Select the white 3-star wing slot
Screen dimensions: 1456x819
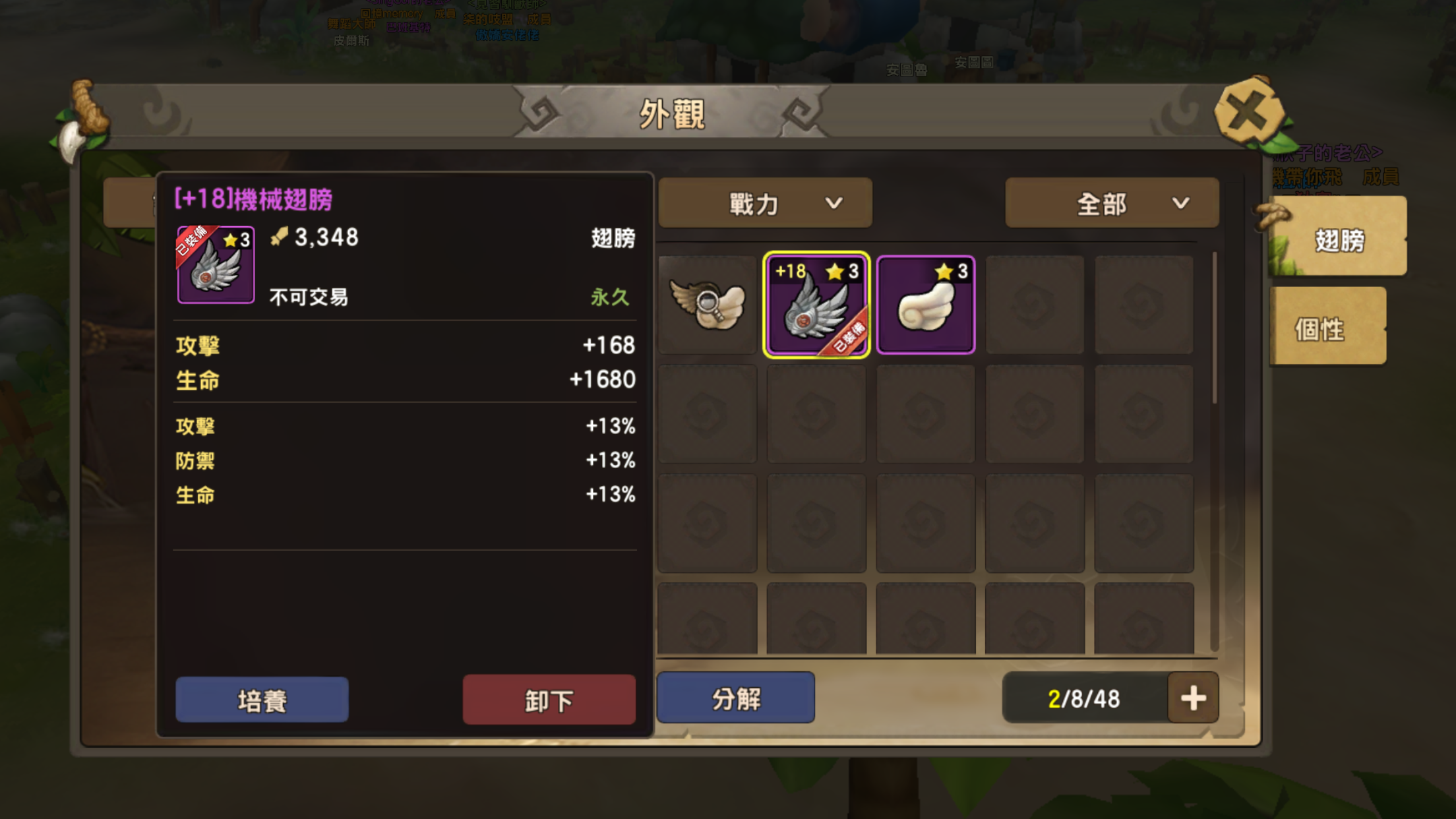926,305
